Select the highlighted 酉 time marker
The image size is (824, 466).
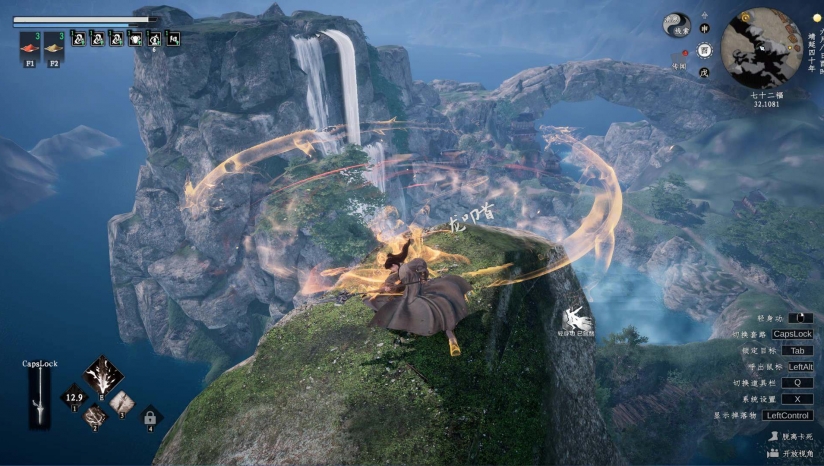pyautogui.click(x=704, y=48)
